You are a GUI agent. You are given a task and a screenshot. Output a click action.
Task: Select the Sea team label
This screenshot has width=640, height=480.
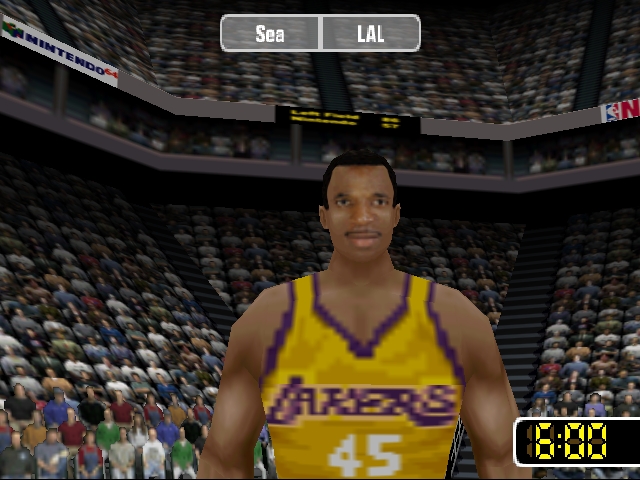coord(270,34)
